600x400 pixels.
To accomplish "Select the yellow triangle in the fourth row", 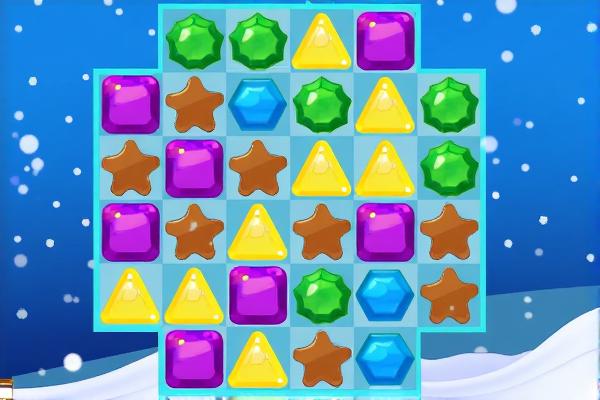I will tap(257, 232).
